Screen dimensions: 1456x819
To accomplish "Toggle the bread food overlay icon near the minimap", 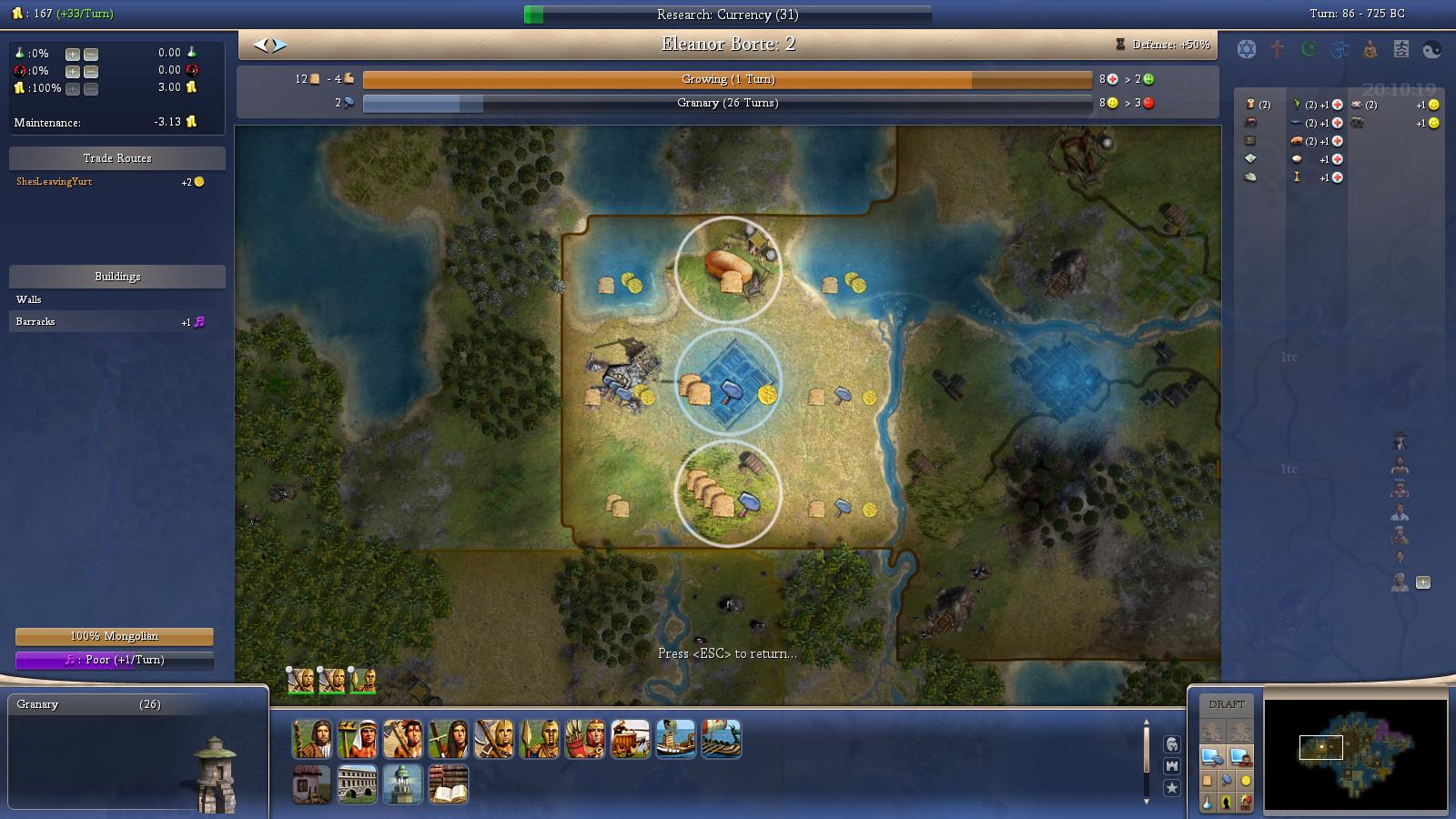I will 1208,781.
